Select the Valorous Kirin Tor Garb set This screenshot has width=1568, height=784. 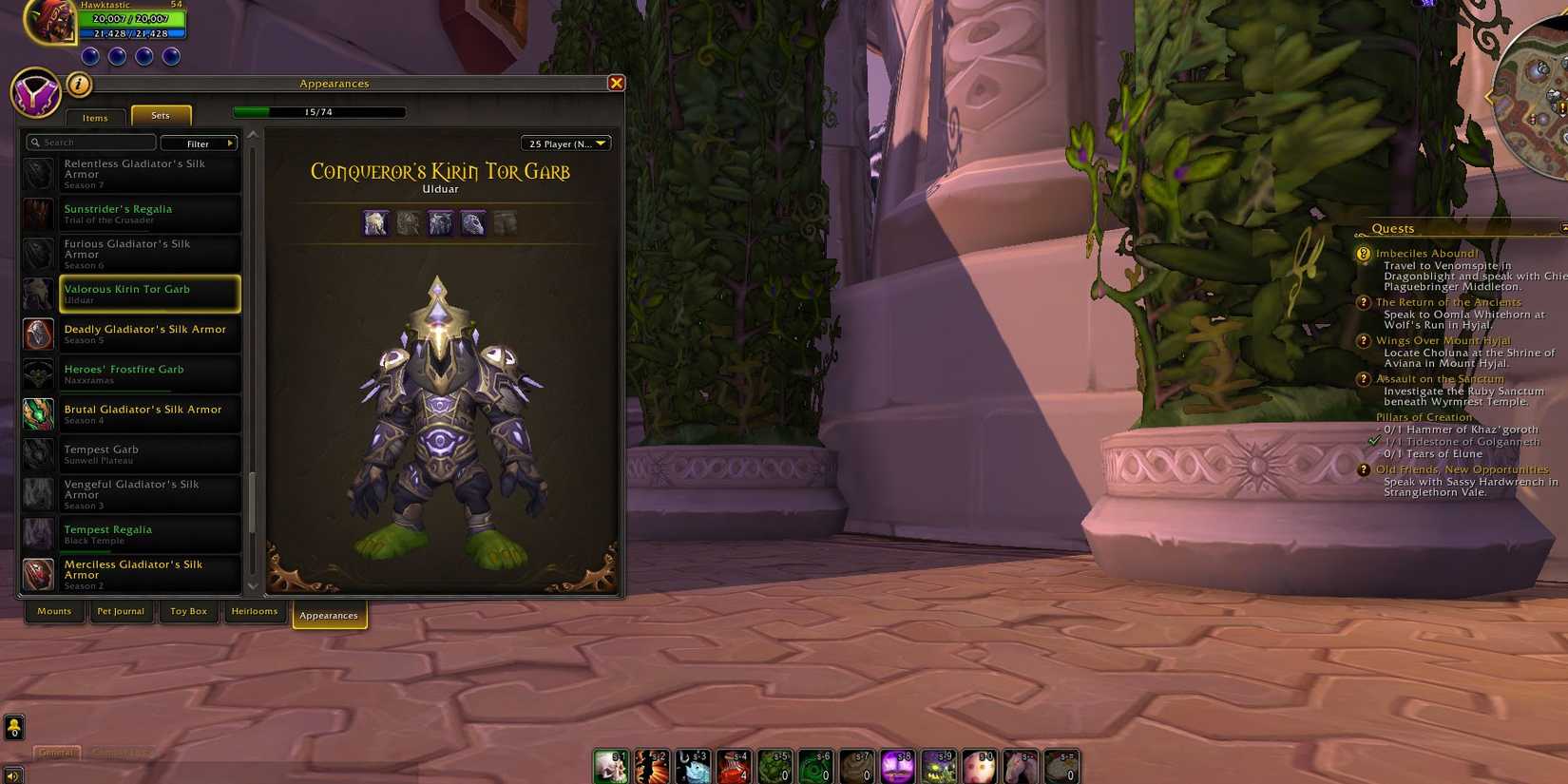149,294
